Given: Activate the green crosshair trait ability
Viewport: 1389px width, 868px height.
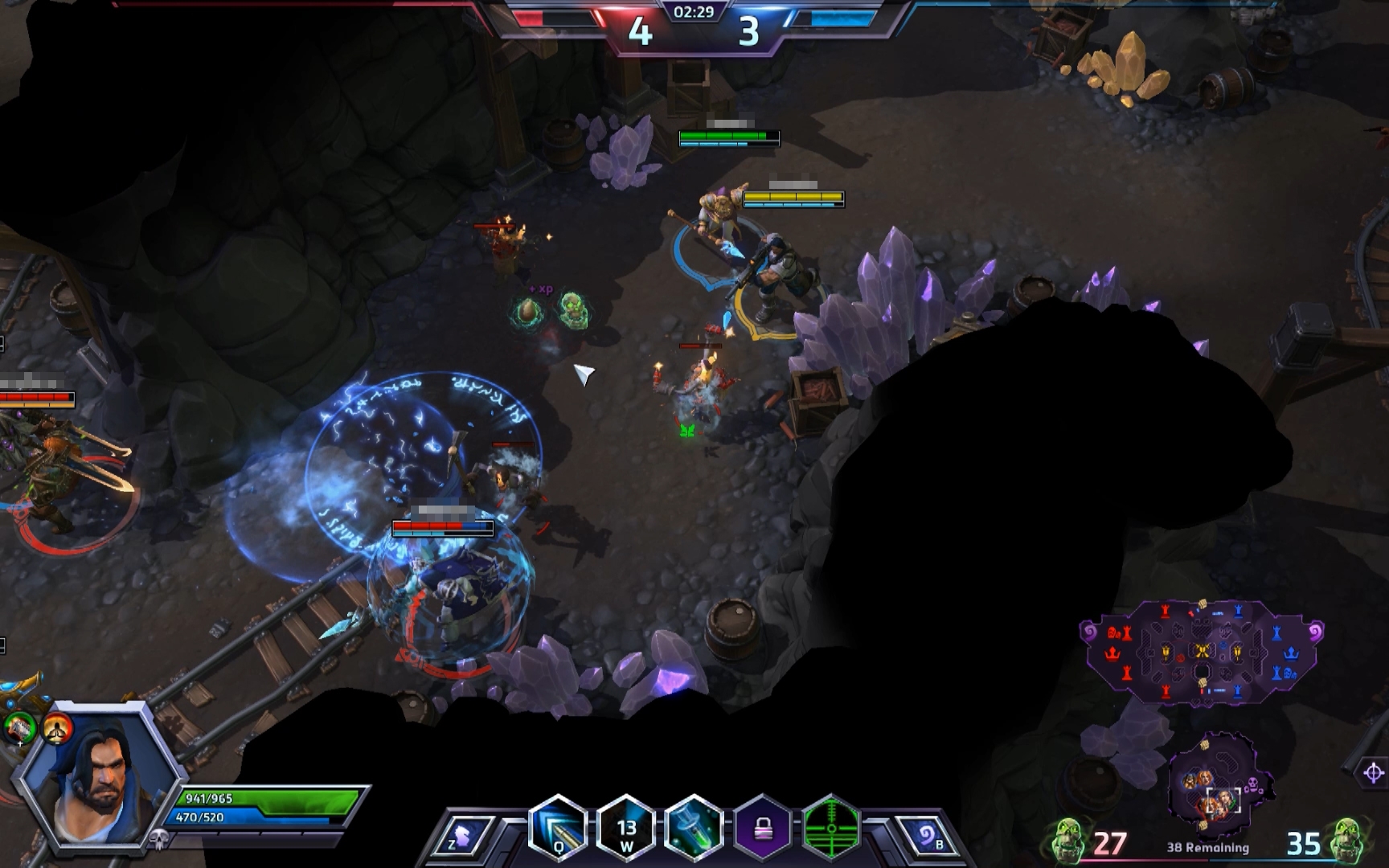Looking at the screenshot, I should click(830, 828).
